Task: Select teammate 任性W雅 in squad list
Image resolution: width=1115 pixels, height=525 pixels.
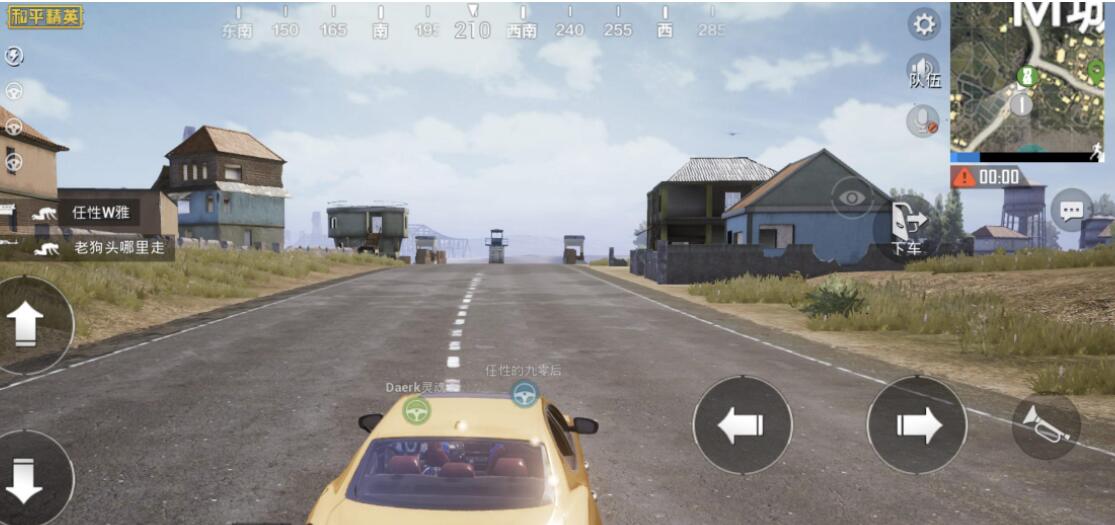Action: [x=93, y=212]
